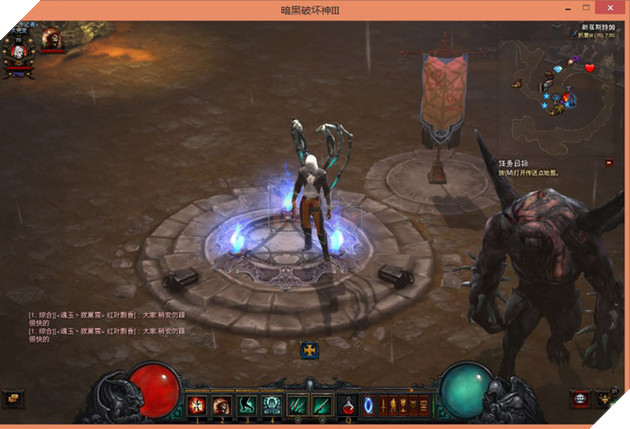630x429 pixels.
Task: Use the boot-shaped skill in slot 3
Action: [x=246, y=405]
